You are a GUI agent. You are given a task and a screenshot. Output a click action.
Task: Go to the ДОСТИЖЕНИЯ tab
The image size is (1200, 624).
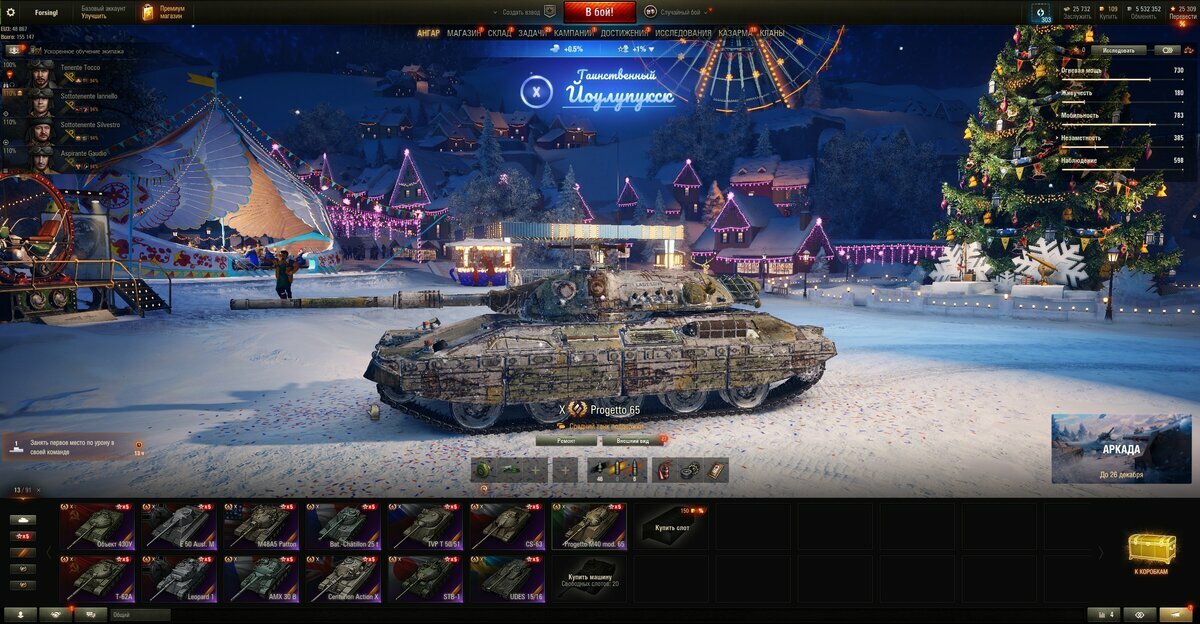624,33
